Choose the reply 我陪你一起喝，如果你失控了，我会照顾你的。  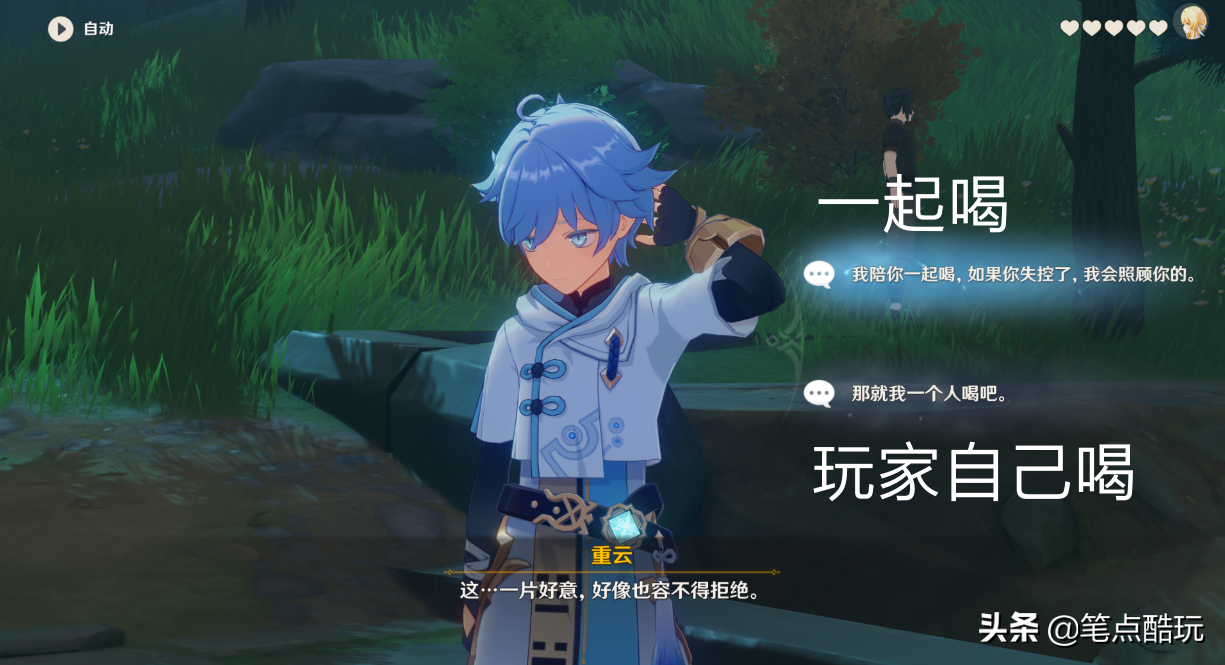click(1010, 274)
